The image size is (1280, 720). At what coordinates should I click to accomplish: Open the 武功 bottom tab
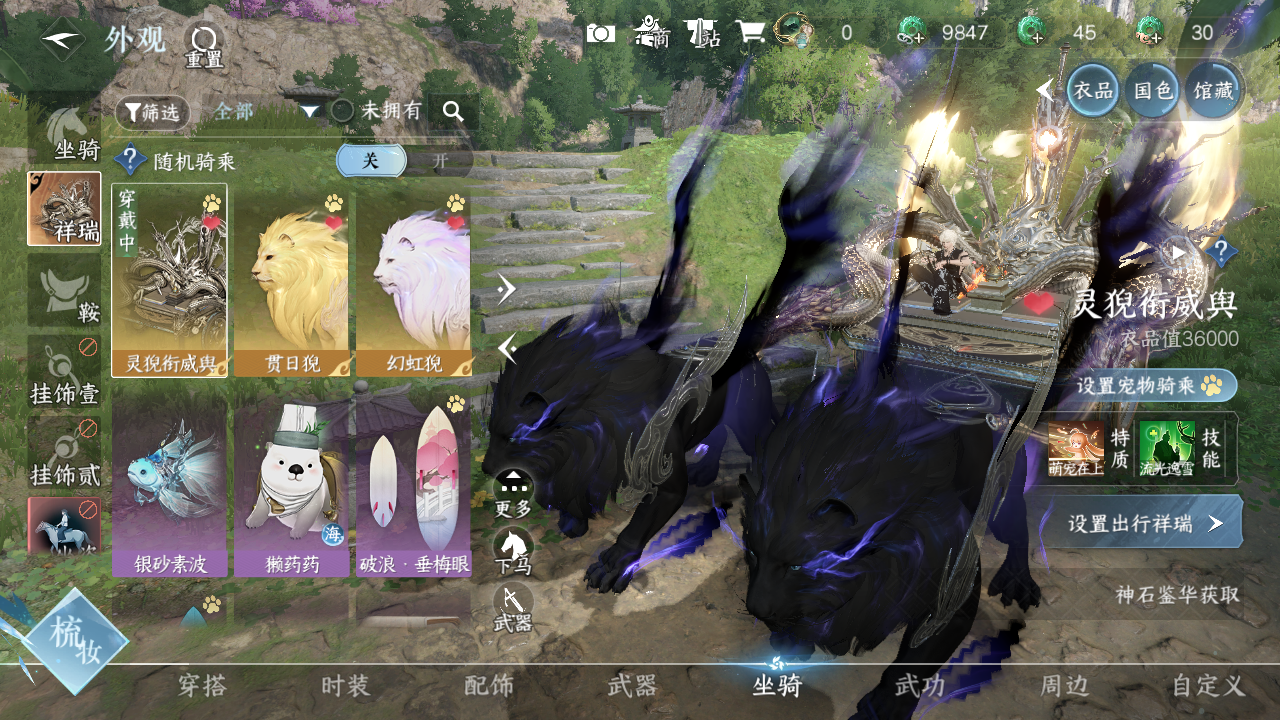[920, 686]
